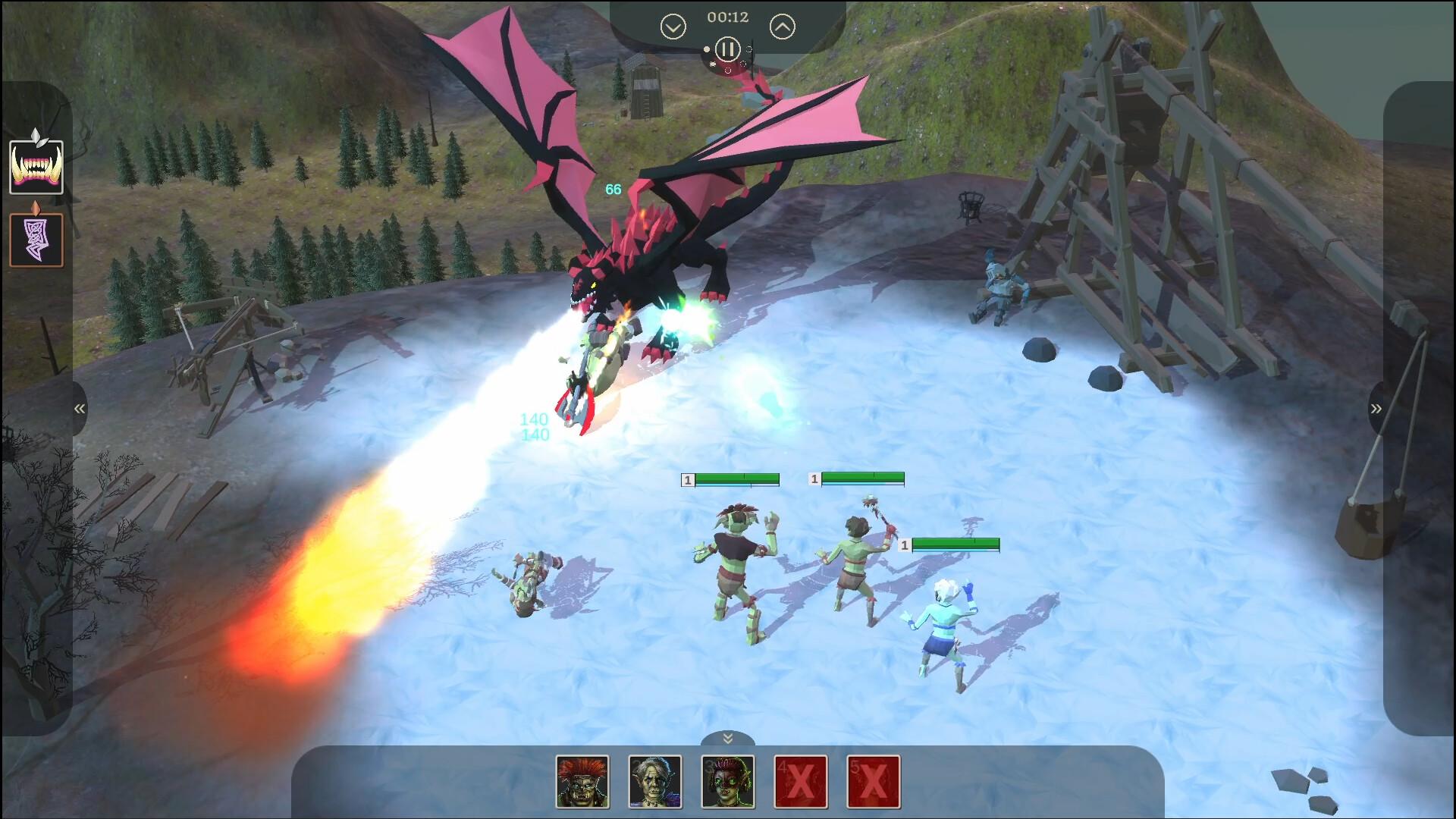Click the down arrow beside the timer

pos(673,28)
